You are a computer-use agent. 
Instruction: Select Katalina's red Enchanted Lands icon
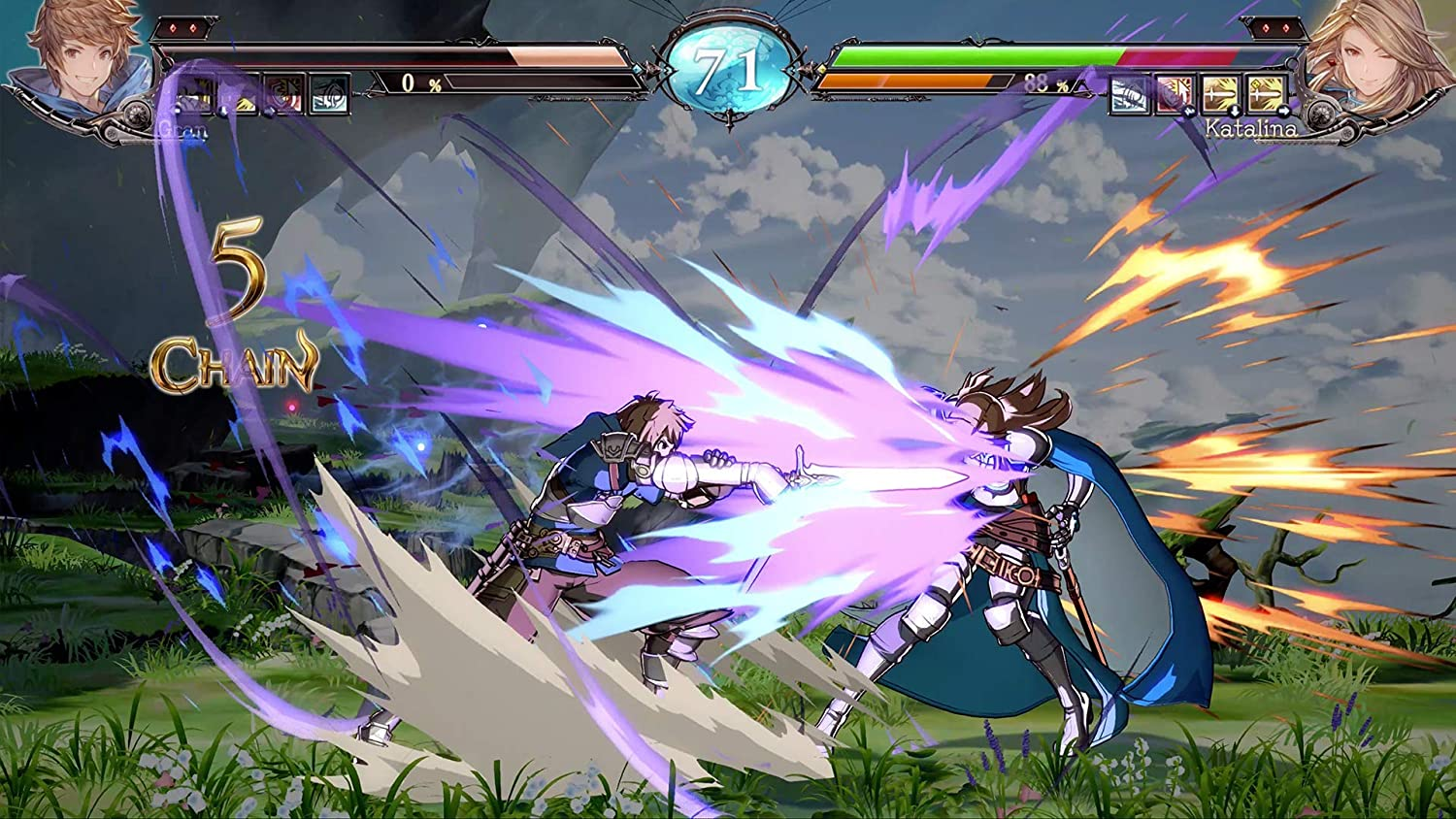(x=1174, y=94)
